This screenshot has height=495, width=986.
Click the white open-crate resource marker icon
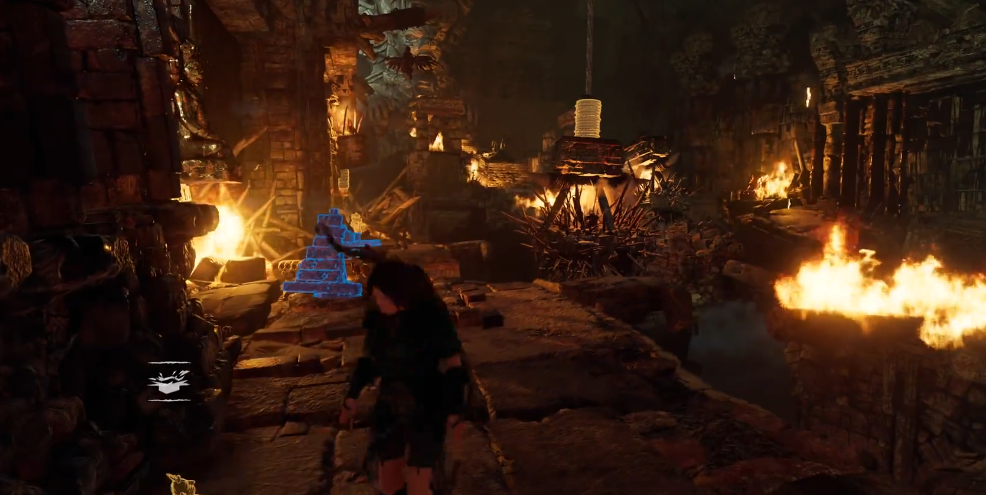169,381
